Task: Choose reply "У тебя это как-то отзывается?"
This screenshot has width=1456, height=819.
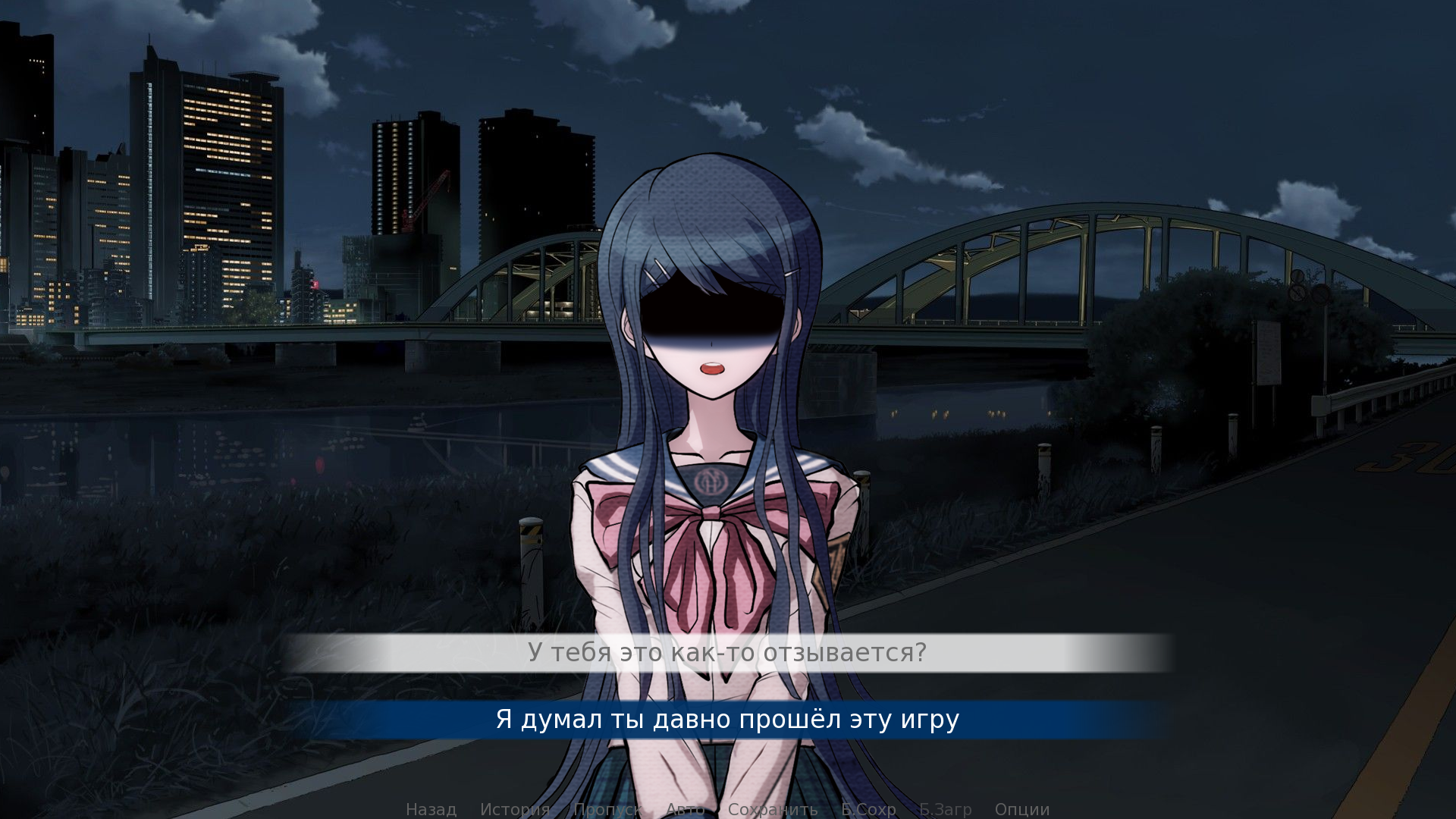Action: click(x=727, y=652)
